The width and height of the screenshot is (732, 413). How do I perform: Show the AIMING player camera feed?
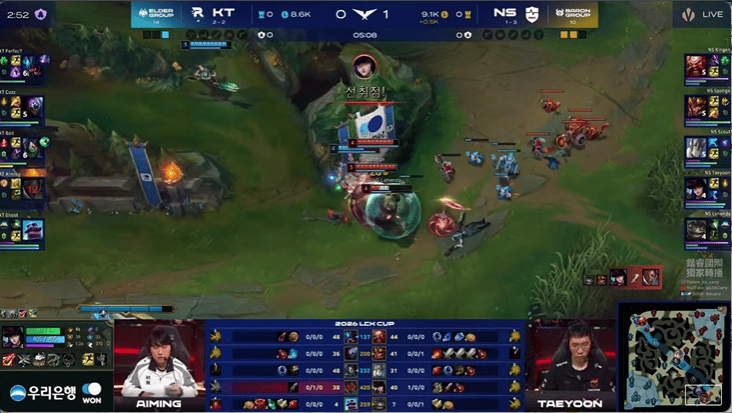[158, 362]
